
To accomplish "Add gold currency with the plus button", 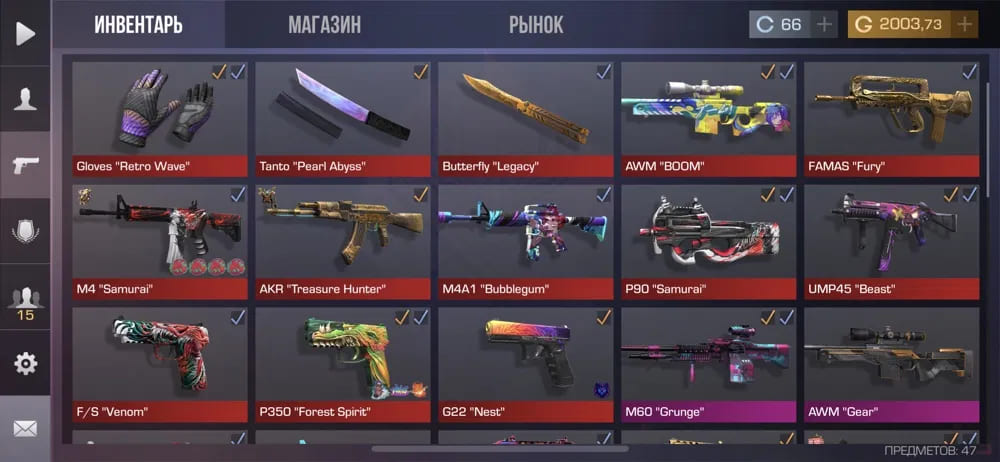I will pyautogui.click(x=965, y=24).
